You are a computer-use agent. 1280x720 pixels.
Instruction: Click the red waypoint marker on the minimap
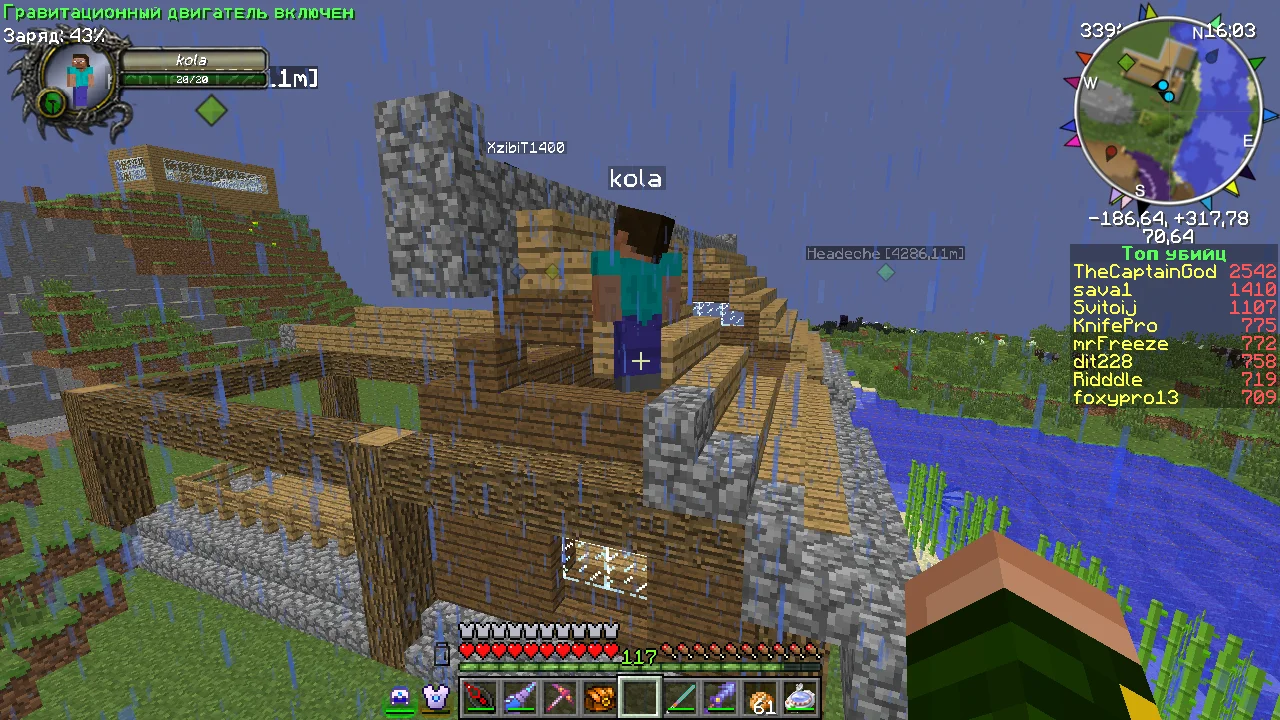(x=1110, y=153)
